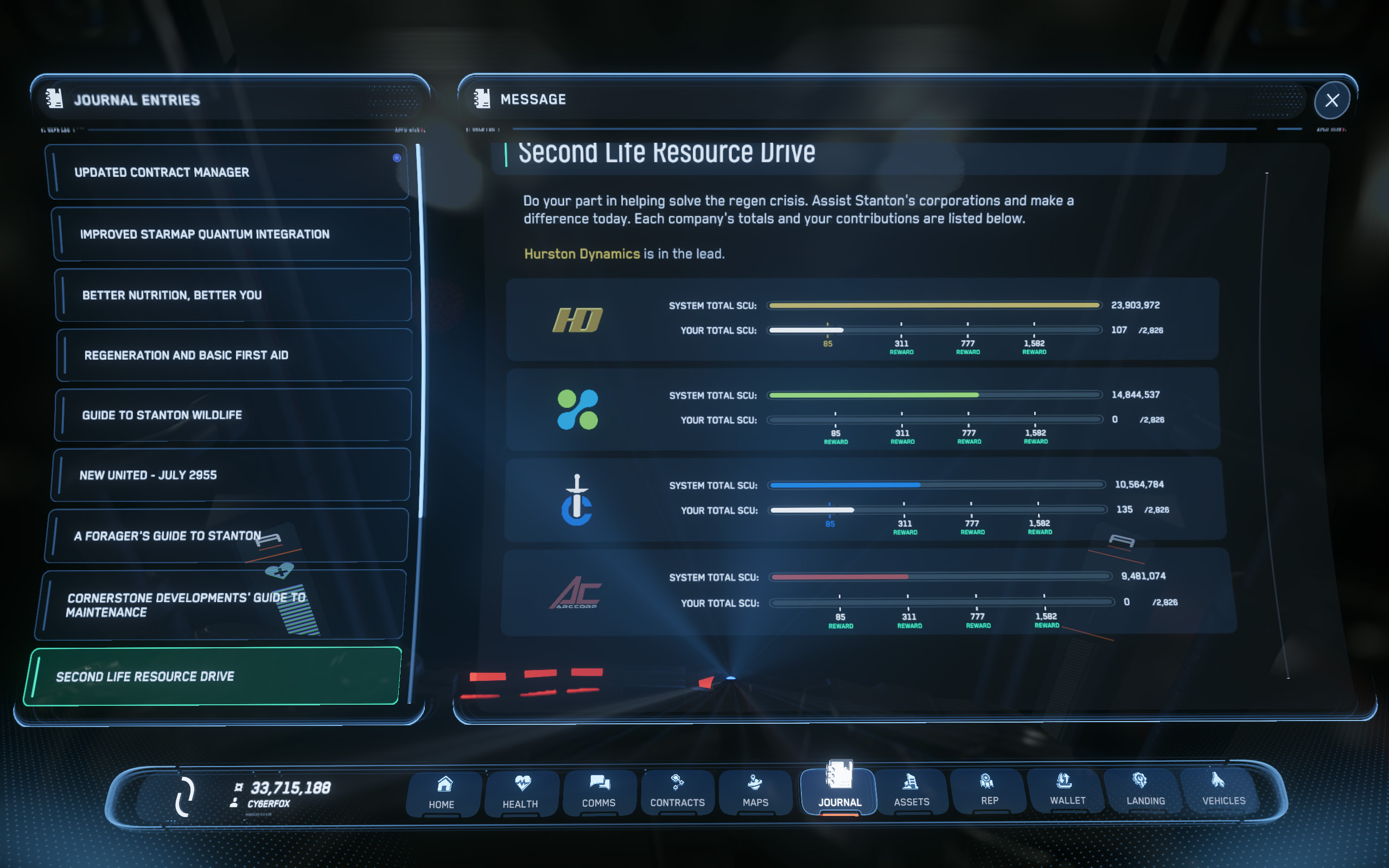Open the Maps app
This screenshot has height=868, width=1389.
(755, 794)
